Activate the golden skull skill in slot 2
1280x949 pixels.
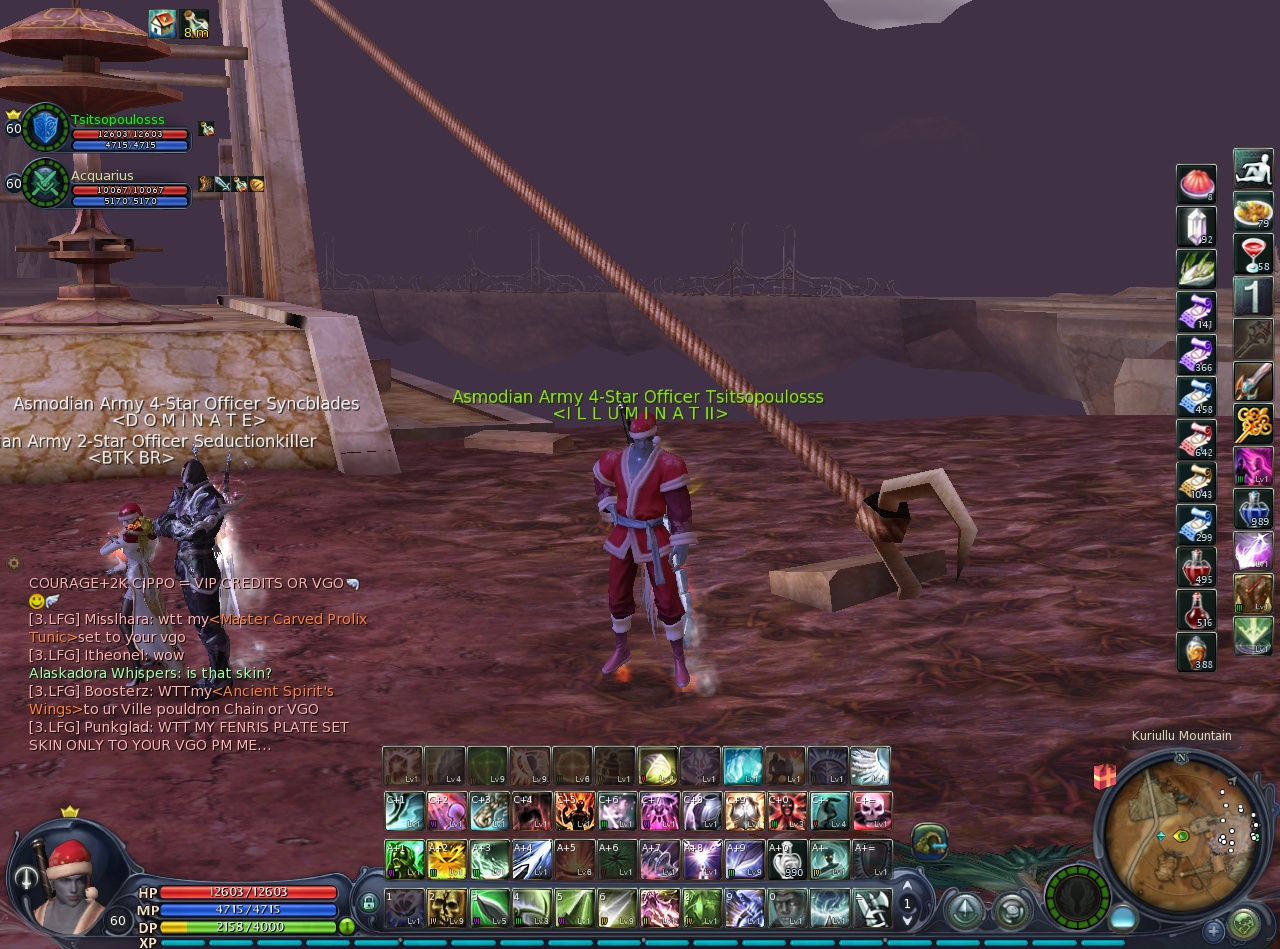coord(447,907)
